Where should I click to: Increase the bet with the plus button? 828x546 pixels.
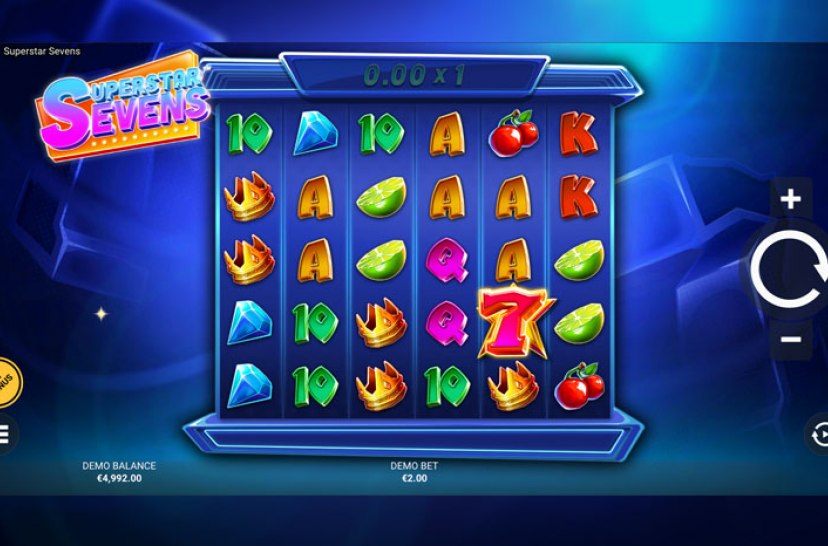tap(790, 199)
